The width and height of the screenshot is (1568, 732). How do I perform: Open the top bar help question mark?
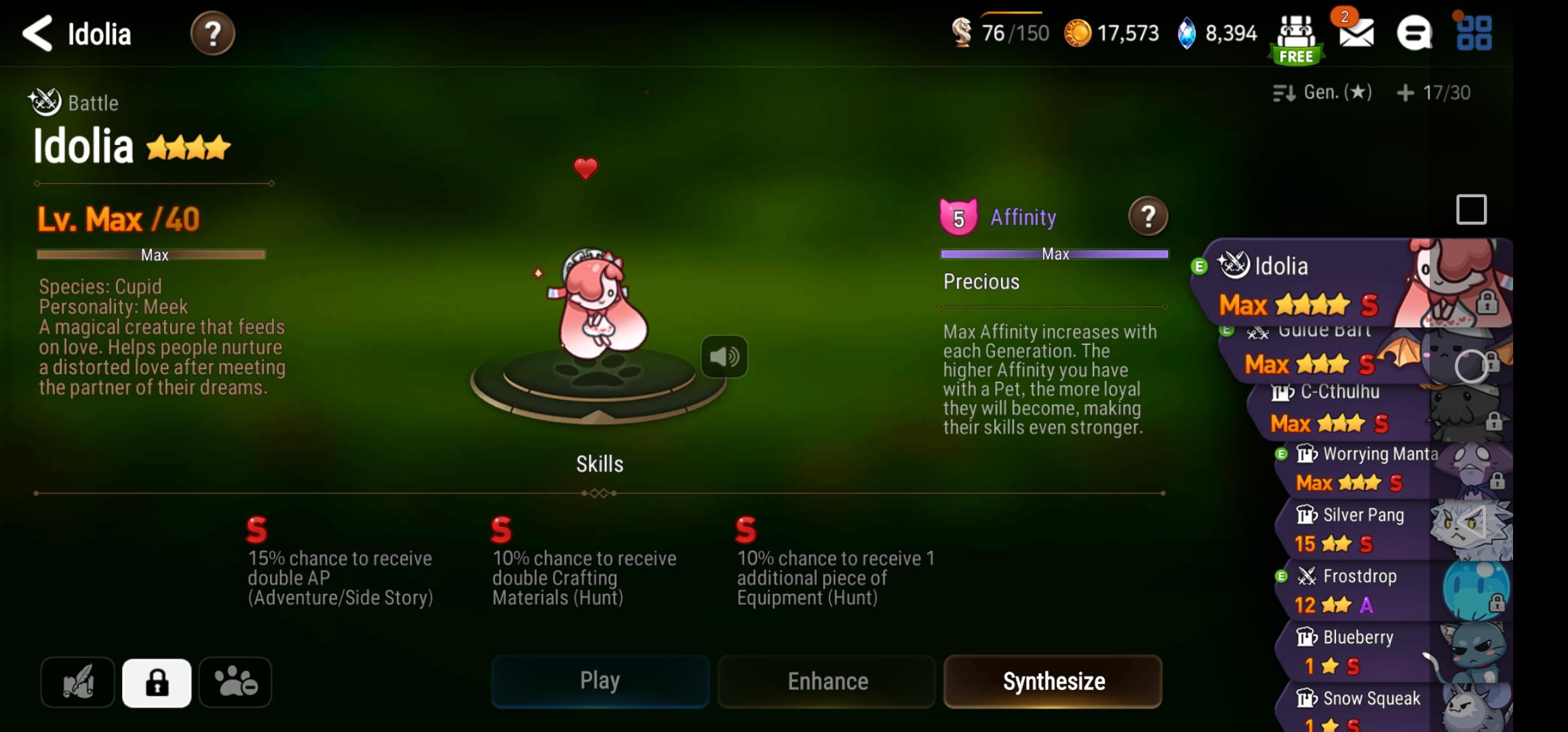pos(213,33)
